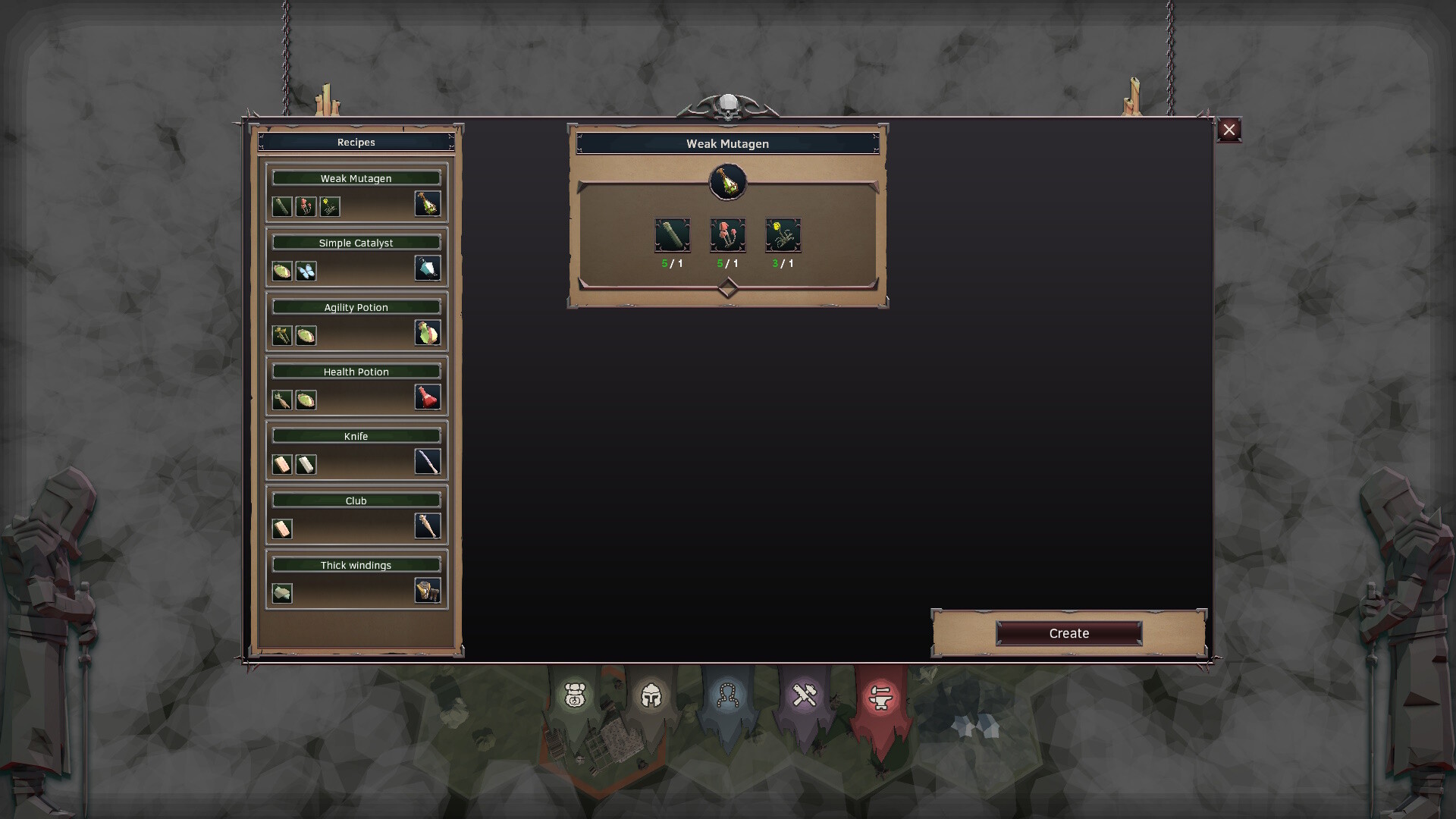Screen dimensions: 1456x819
Task: Click the green stick ingredient slot
Action: click(x=672, y=236)
